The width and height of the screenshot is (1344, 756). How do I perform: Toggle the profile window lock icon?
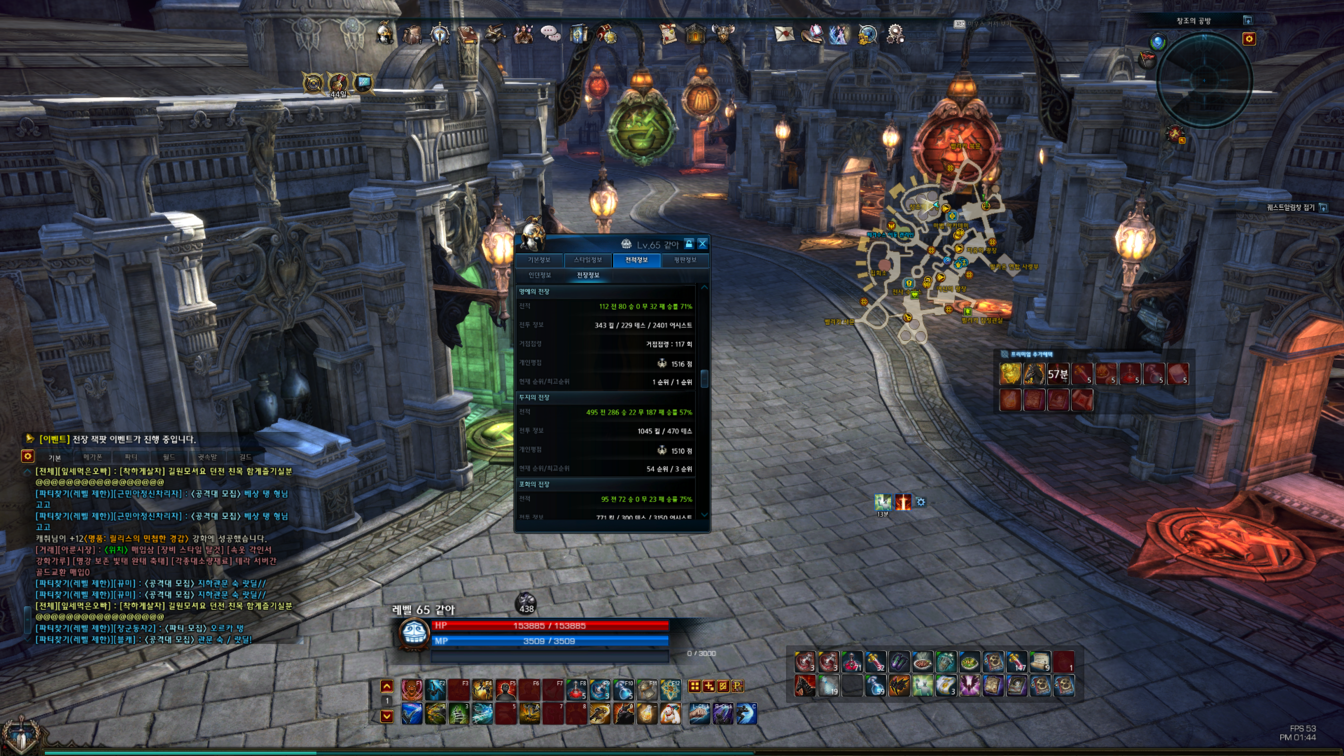pos(688,244)
